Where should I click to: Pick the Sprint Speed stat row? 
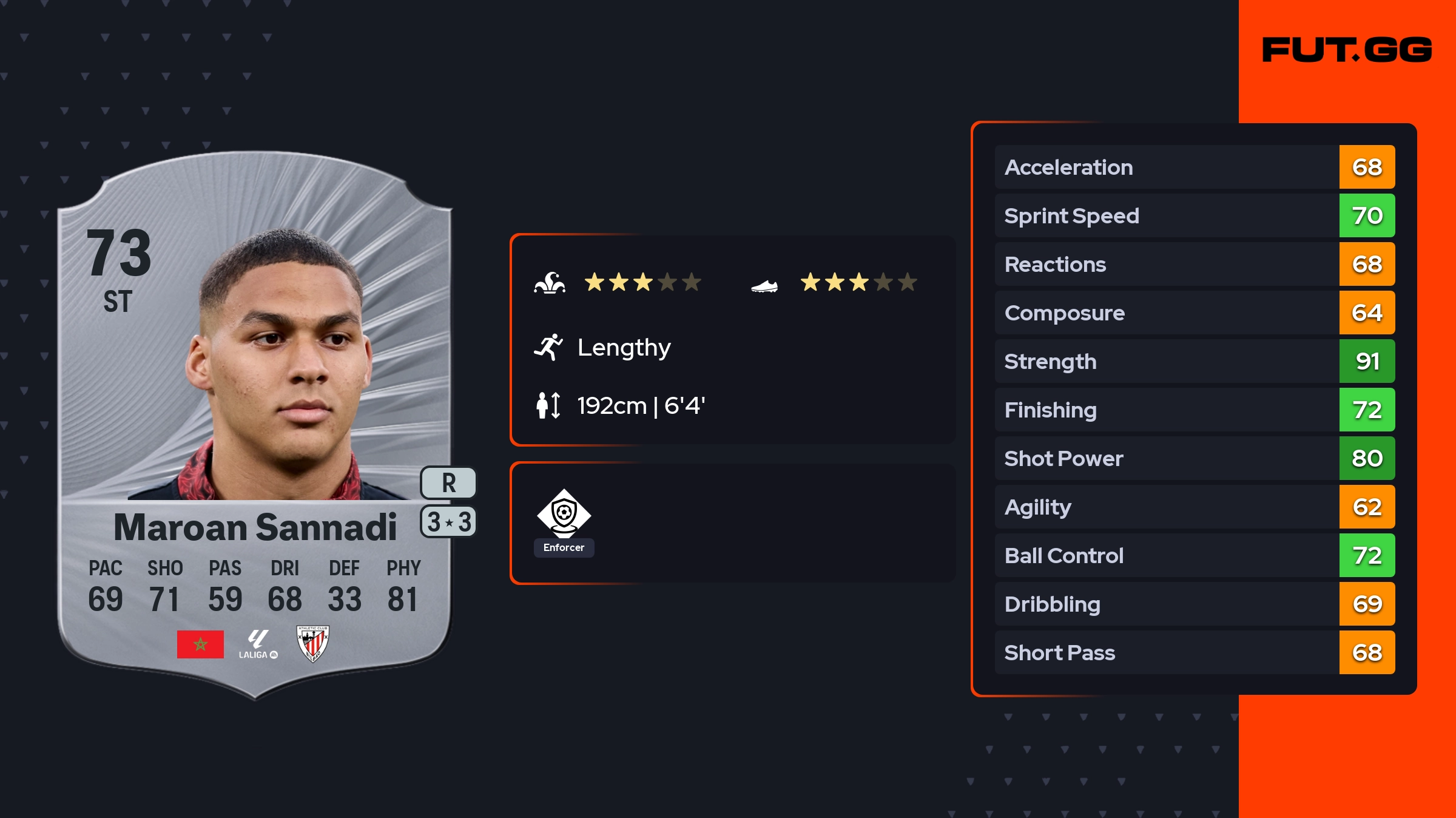1194,215
